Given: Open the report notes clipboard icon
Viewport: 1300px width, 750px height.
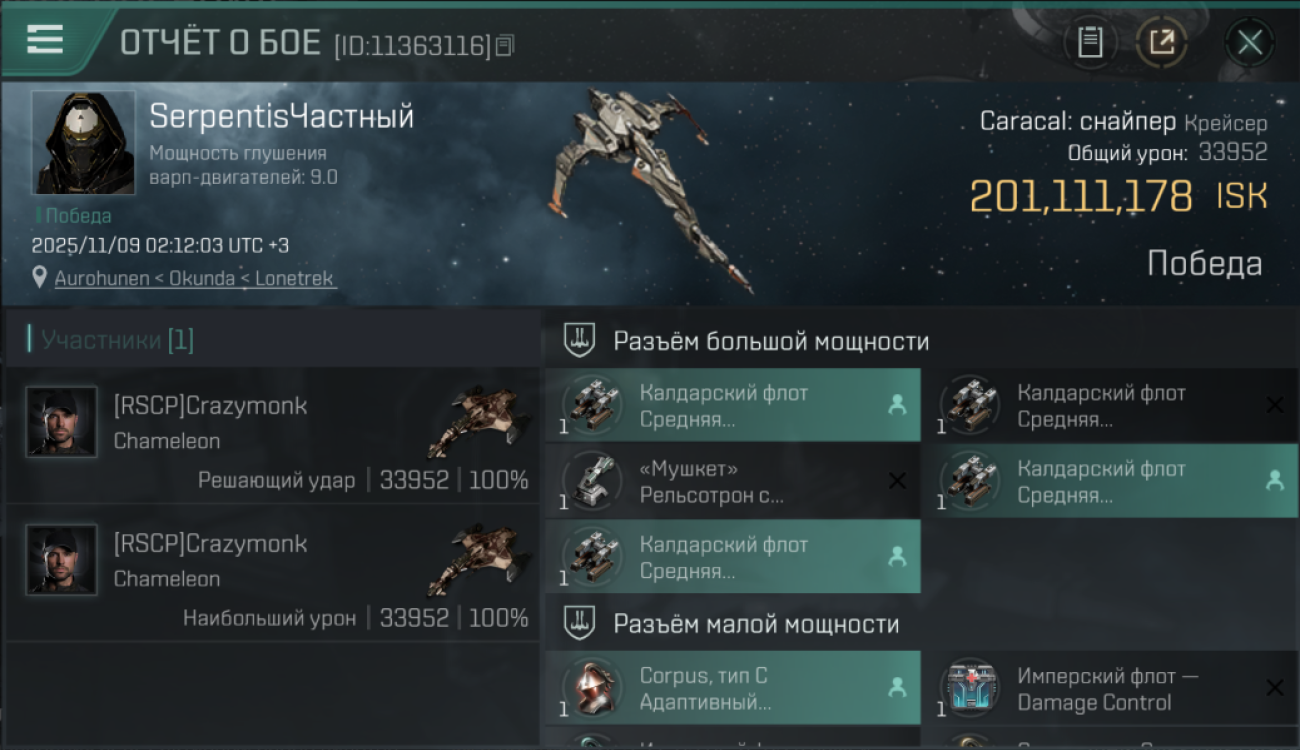Looking at the screenshot, I should [x=1091, y=42].
